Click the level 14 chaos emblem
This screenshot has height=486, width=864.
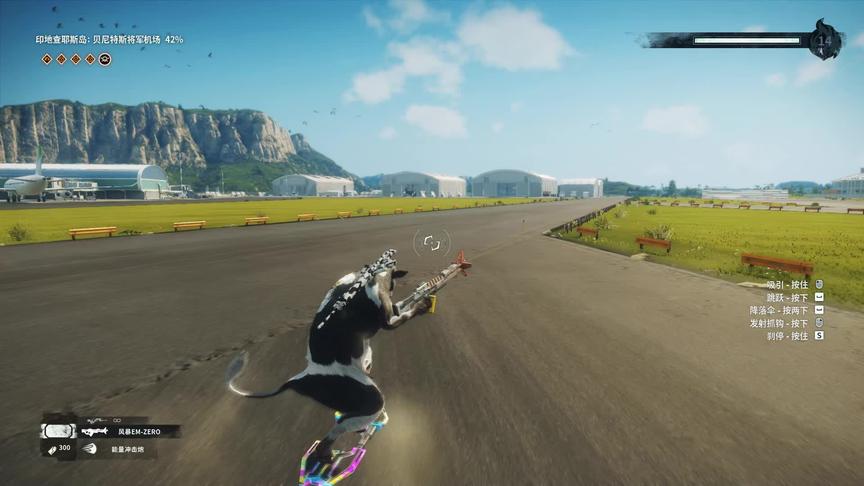point(826,40)
